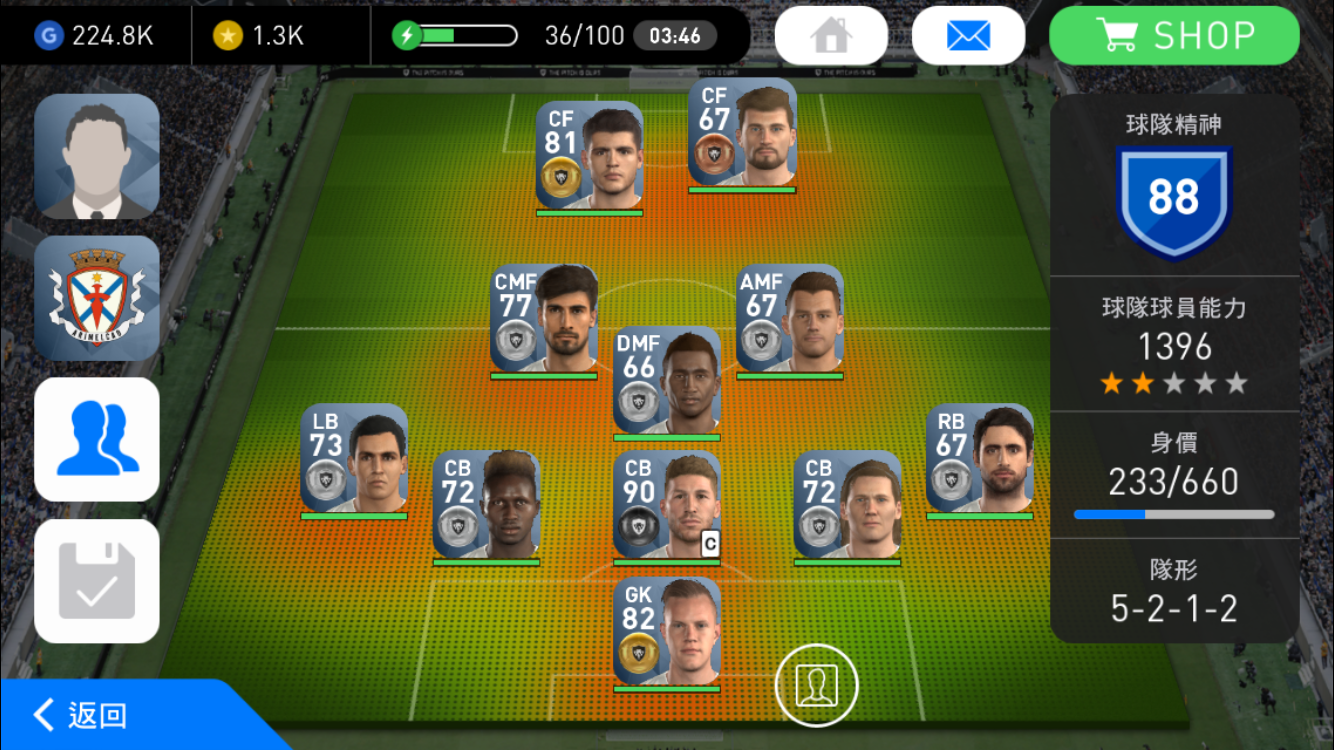This screenshot has width=1334, height=750.
Task: Choose the RB 67 player card
Action: click(979, 459)
